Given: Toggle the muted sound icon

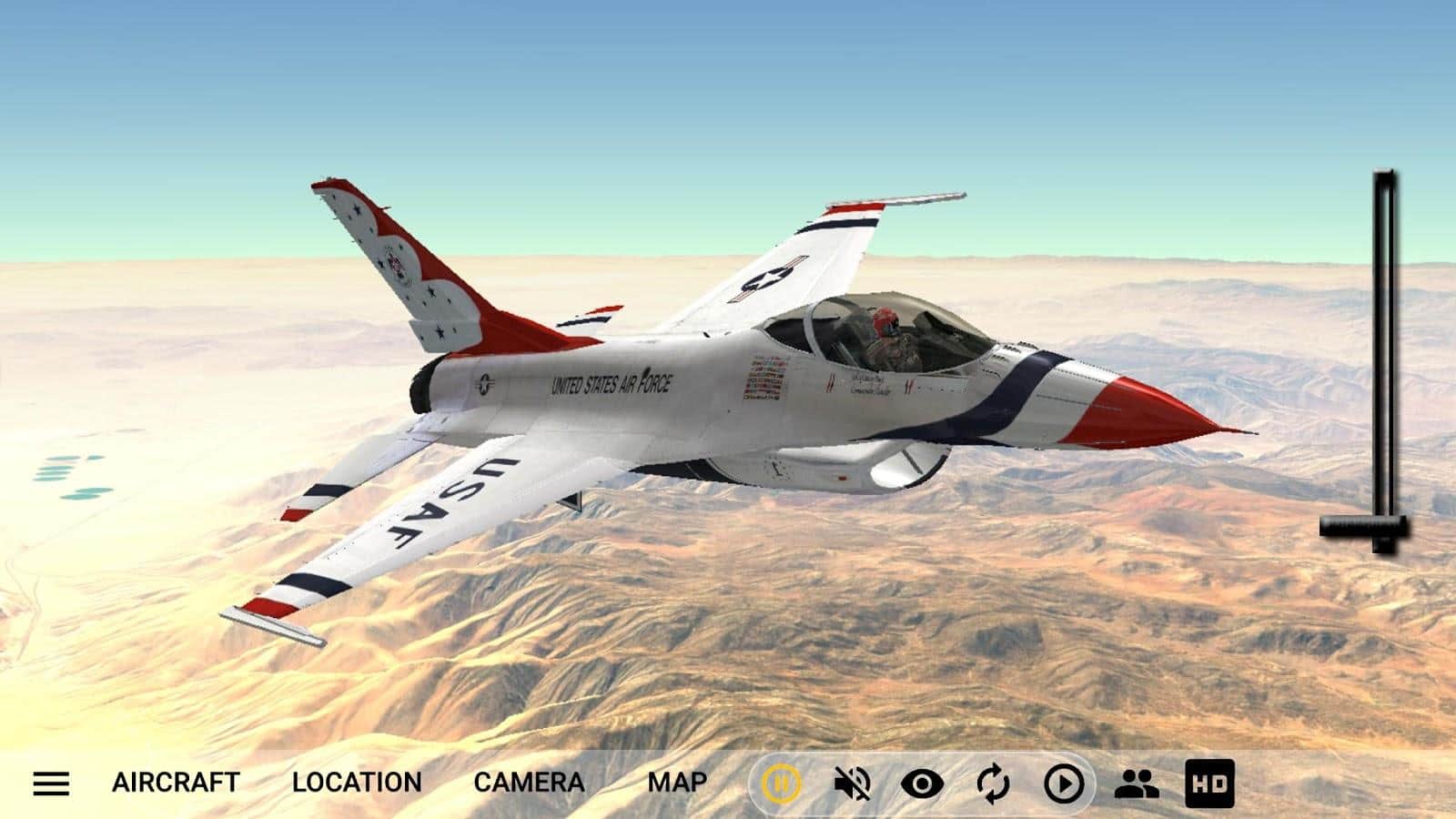Looking at the screenshot, I should [852, 784].
